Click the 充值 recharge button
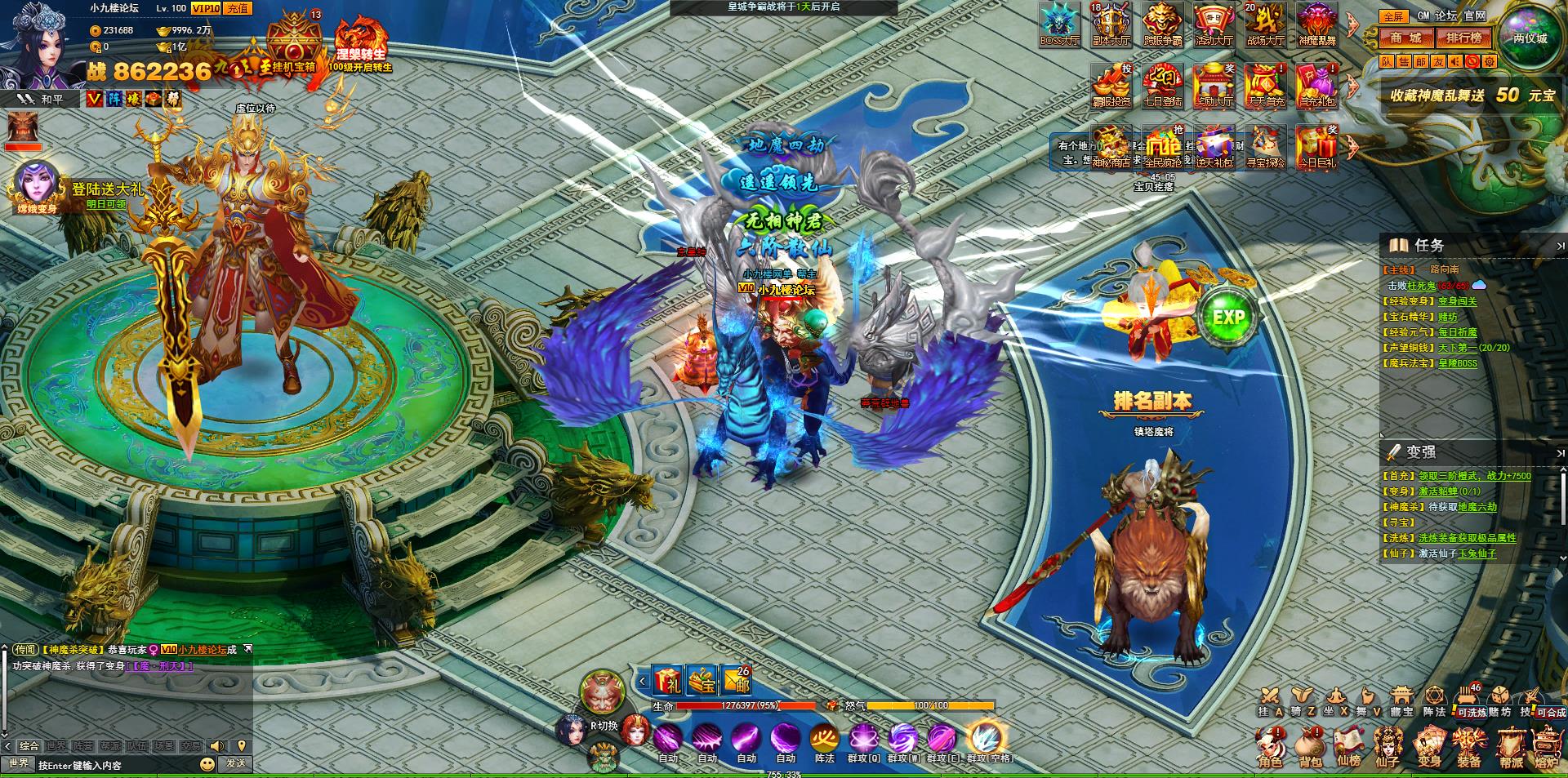Image resolution: width=1568 pixels, height=778 pixels. 238,8
